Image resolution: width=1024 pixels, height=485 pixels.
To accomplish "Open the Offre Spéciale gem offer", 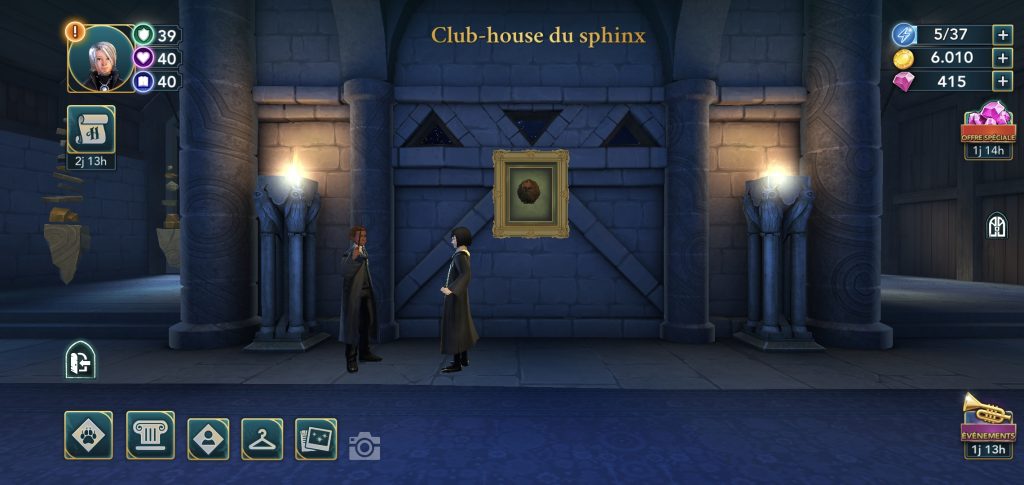I will coord(987,125).
